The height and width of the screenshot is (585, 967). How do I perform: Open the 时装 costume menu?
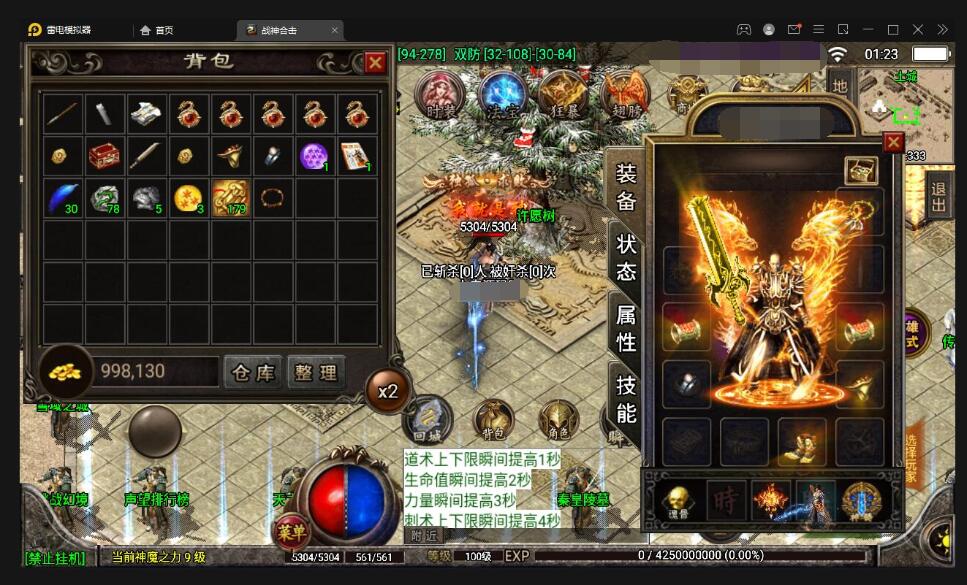[x=441, y=96]
